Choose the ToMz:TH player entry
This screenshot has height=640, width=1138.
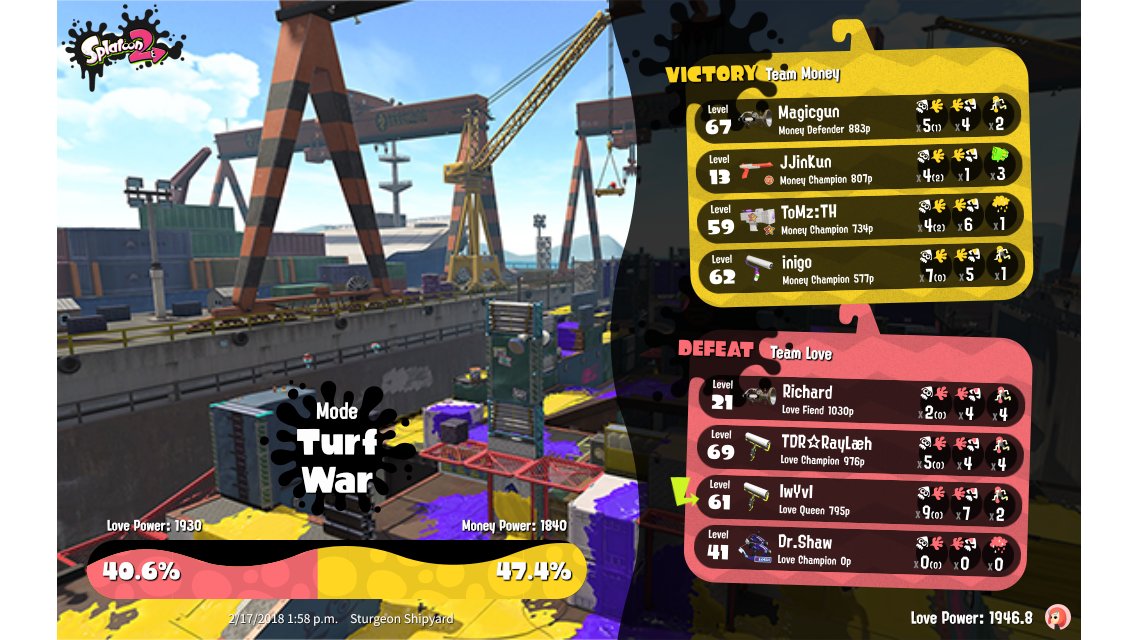tap(860, 217)
